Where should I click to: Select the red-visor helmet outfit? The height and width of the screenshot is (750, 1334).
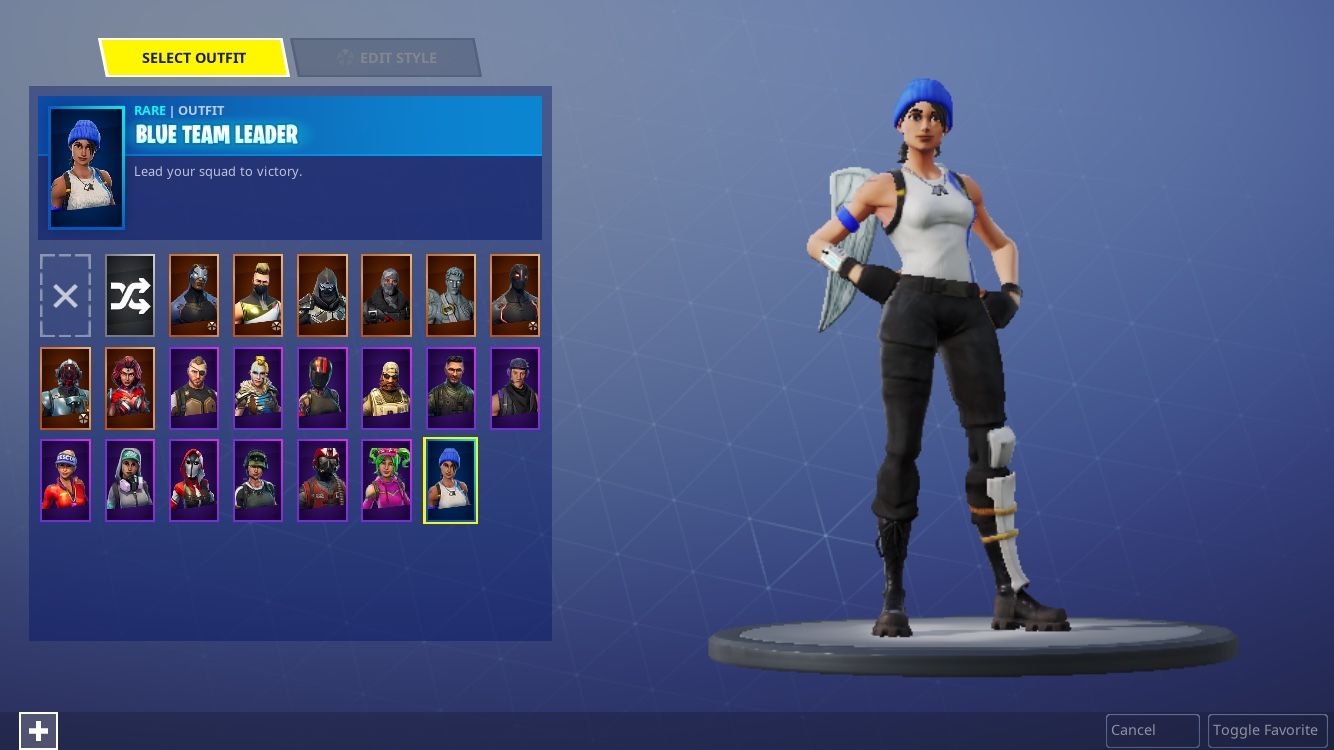click(x=322, y=388)
